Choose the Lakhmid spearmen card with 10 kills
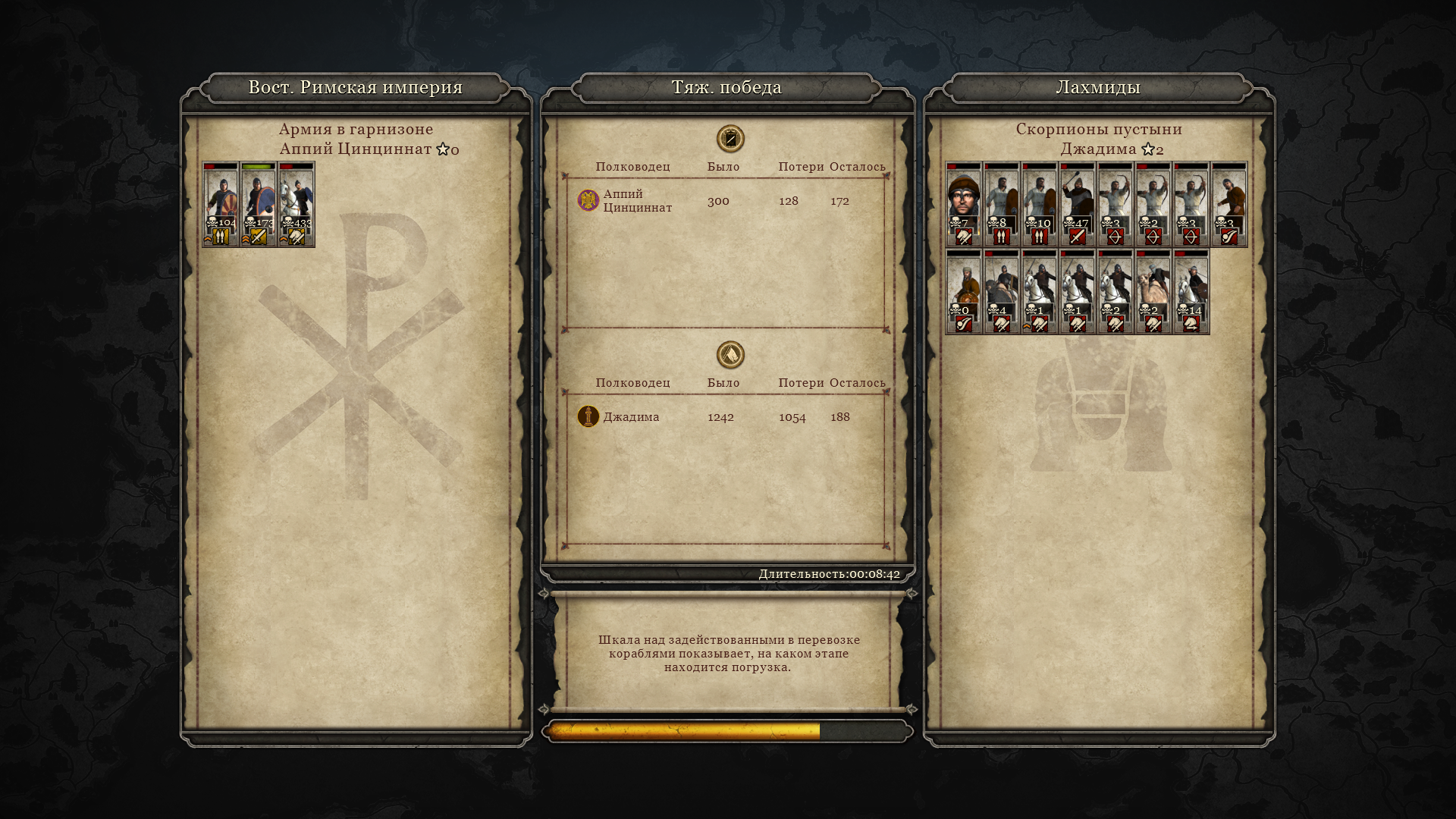This screenshot has height=819, width=1456. pos(1040,204)
